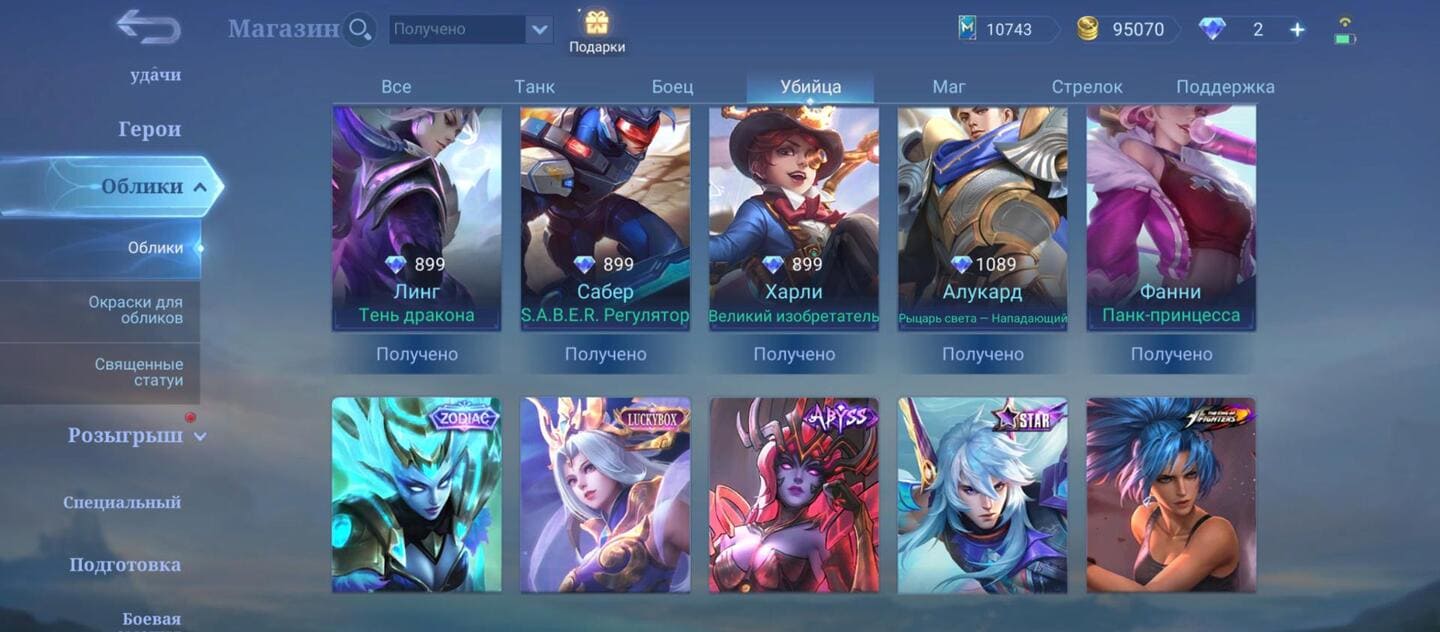Screen dimensions: 1440x632
Task: Open the shop search magnifier
Action: click(359, 29)
